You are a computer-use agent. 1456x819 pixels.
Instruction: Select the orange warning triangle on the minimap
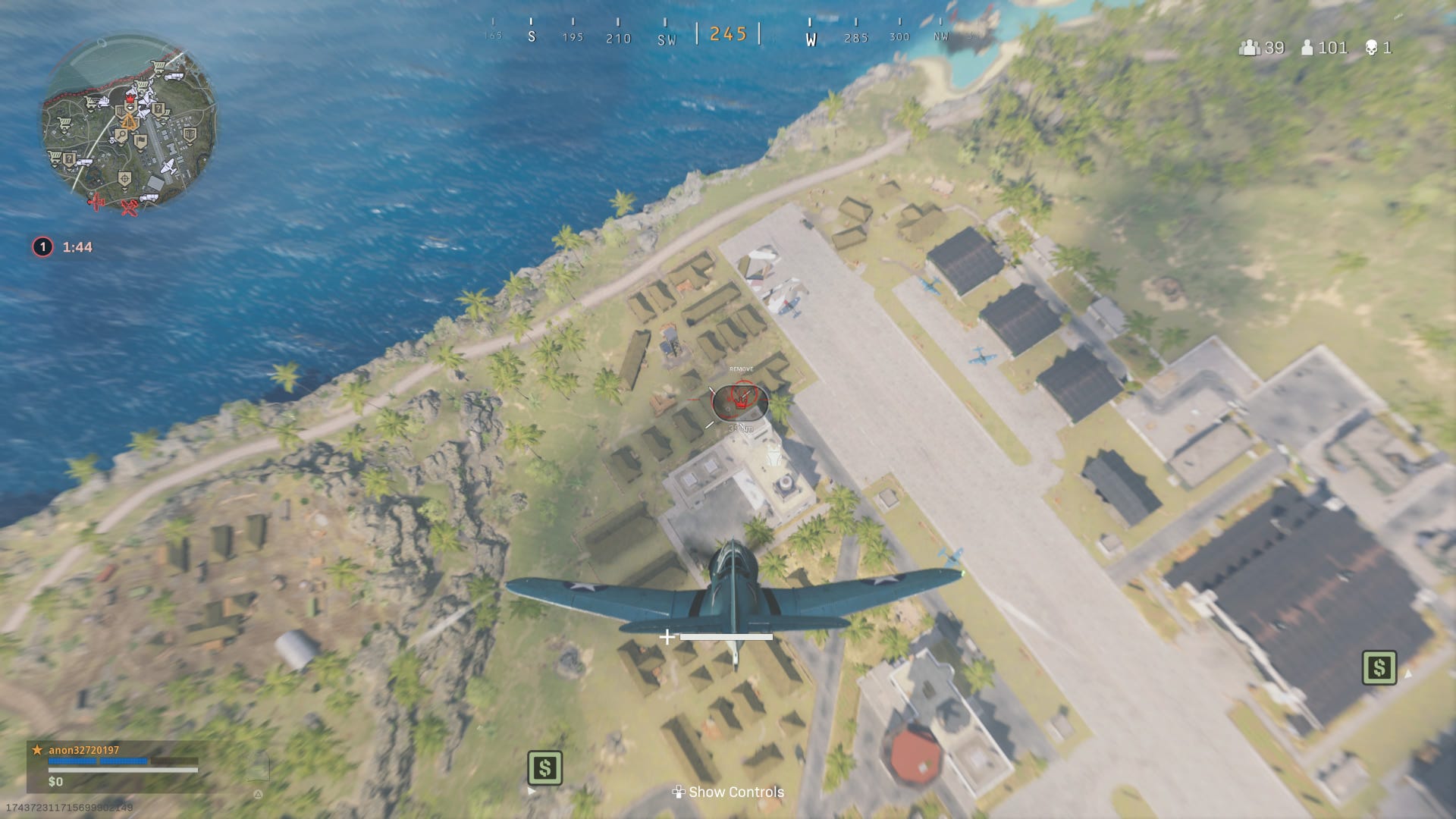click(x=130, y=121)
